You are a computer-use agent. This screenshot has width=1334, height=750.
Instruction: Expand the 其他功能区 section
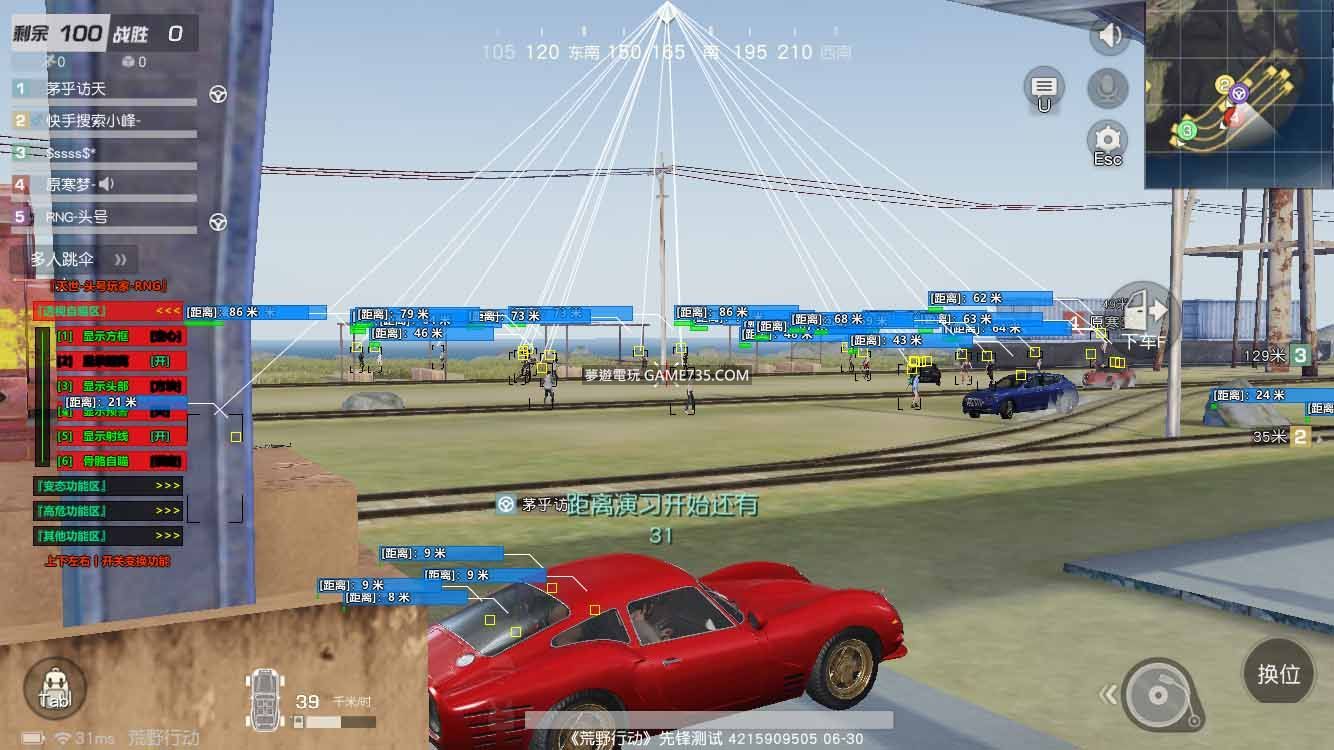pyautogui.click(x=108, y=536)
